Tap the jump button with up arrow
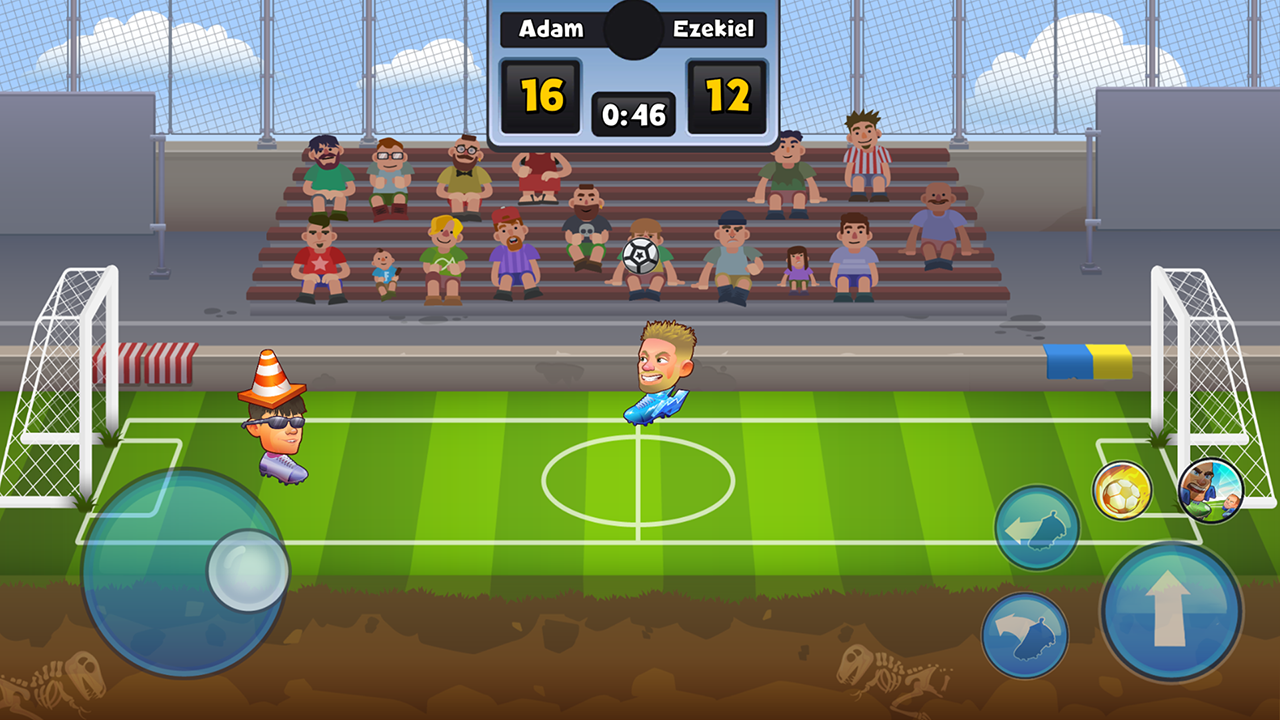Image resolution: width=1280 pixels, height=720 pixels. pos(1171,611)
